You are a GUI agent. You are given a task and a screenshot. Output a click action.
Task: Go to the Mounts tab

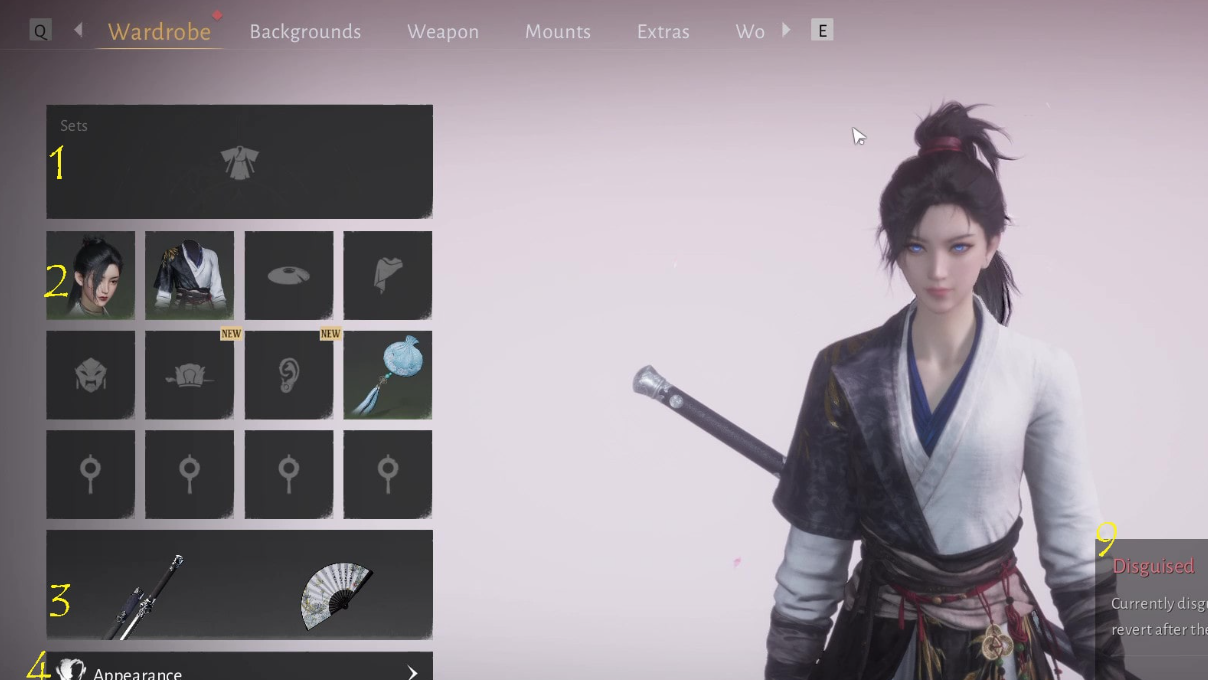(557, 32)
